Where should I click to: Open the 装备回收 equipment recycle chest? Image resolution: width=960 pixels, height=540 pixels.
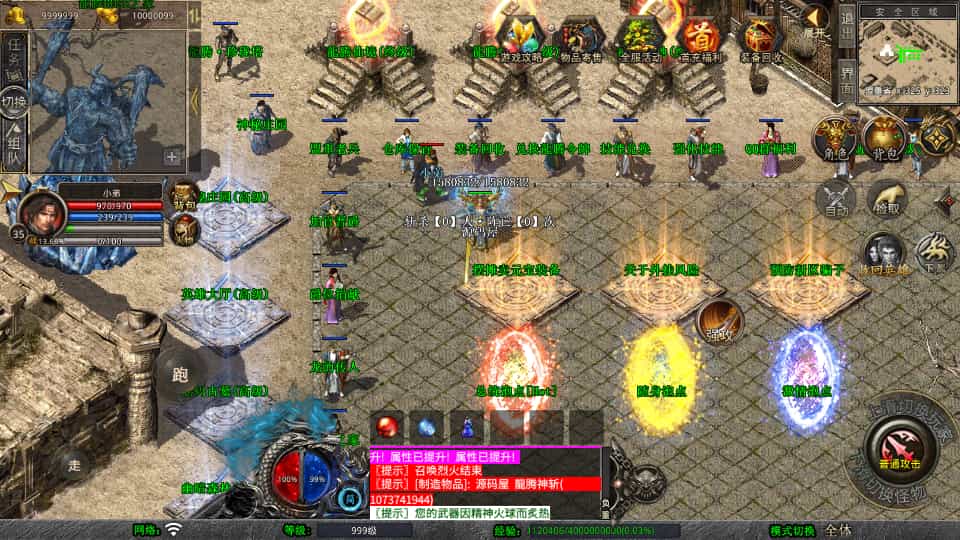(x=763, y=37)
